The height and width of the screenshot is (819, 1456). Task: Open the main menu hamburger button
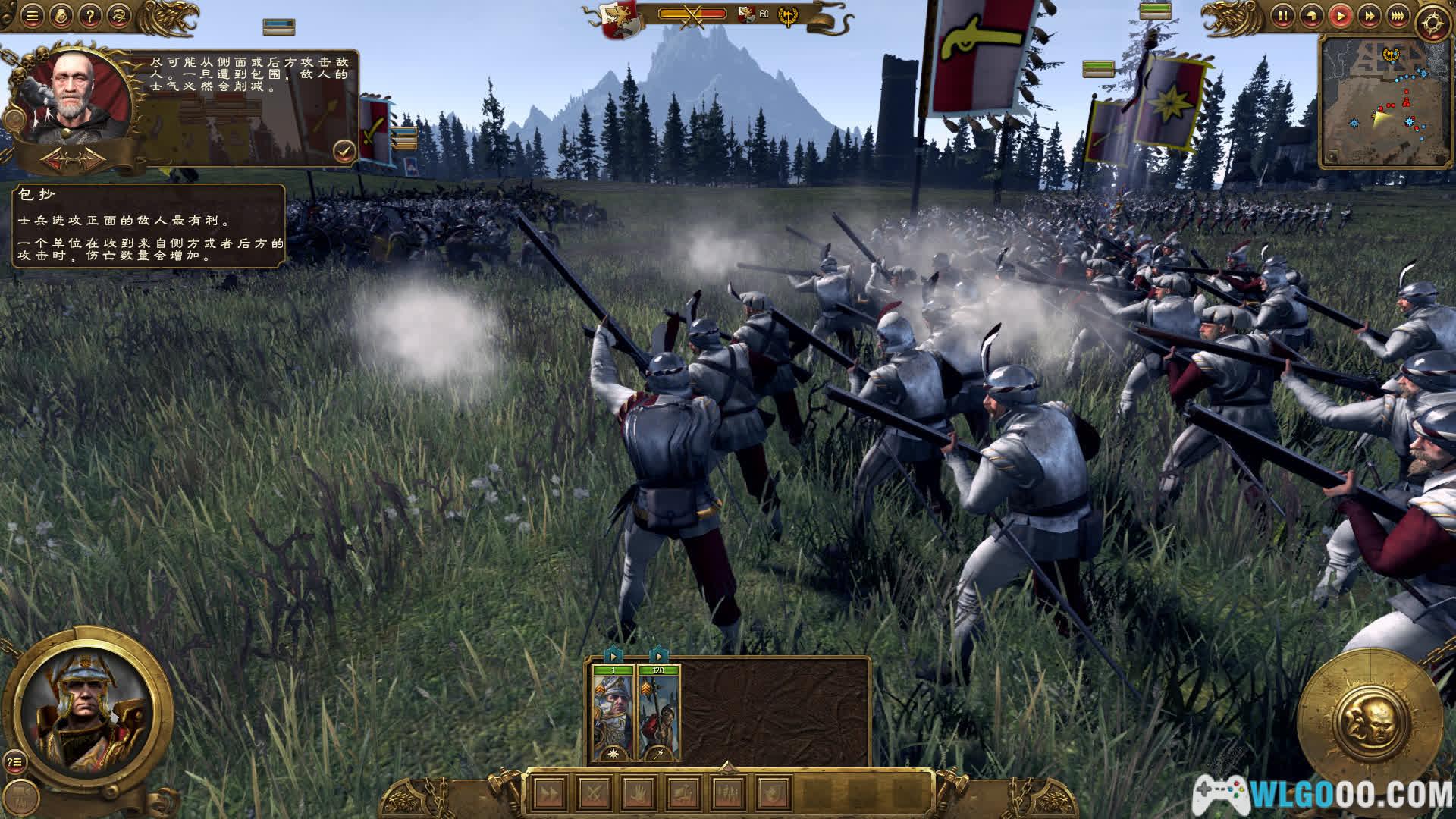[x=32, y=15]
